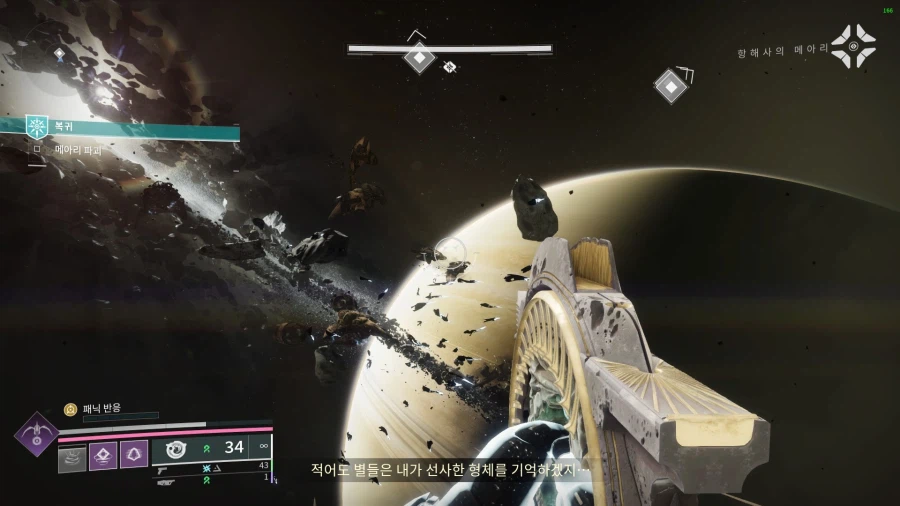Activate the purple melee ability icon
Image resolution: width=900 pixels, height=506 pixels.
[104, 456]
